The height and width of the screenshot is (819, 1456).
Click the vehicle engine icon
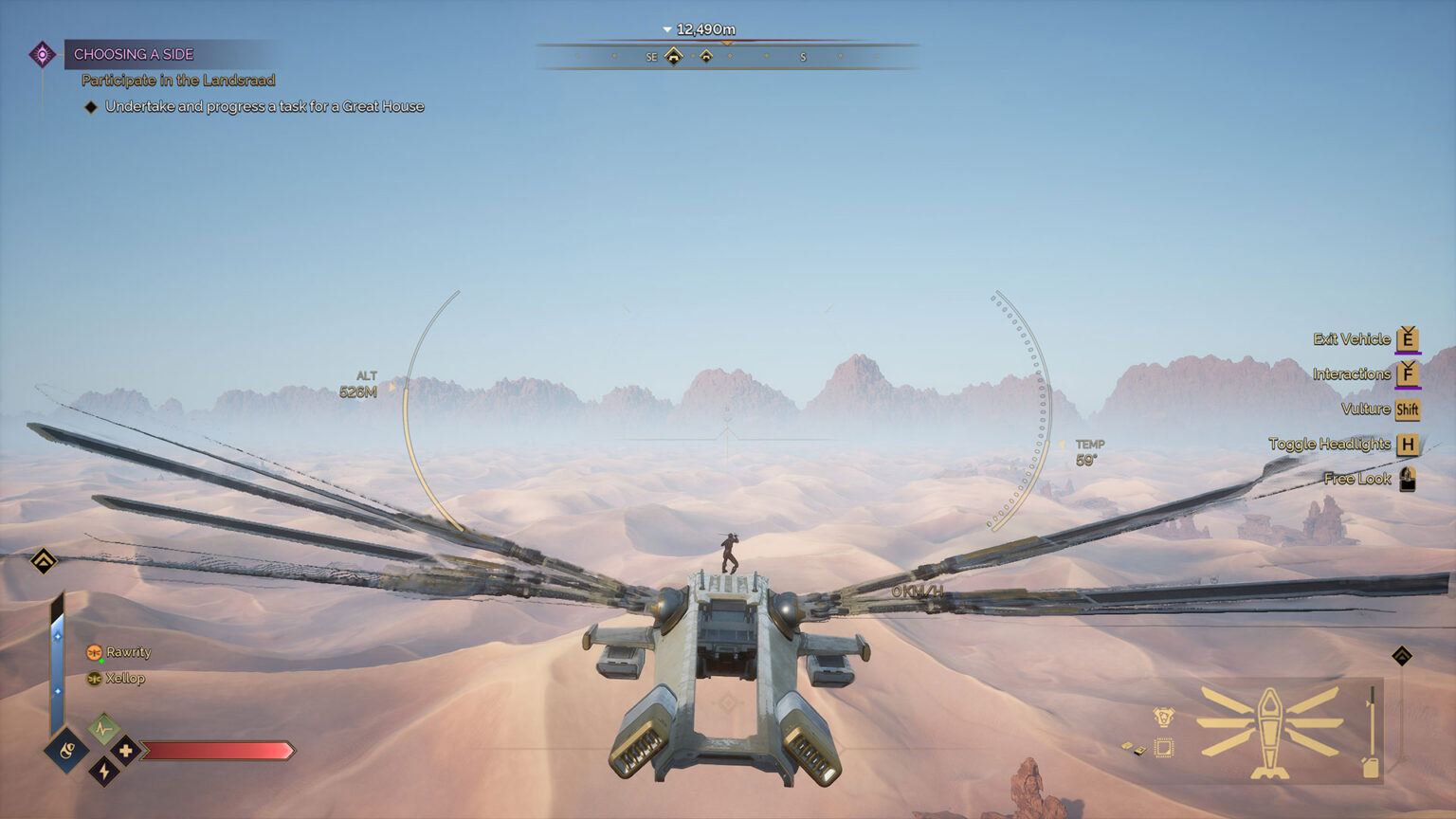1164,717
